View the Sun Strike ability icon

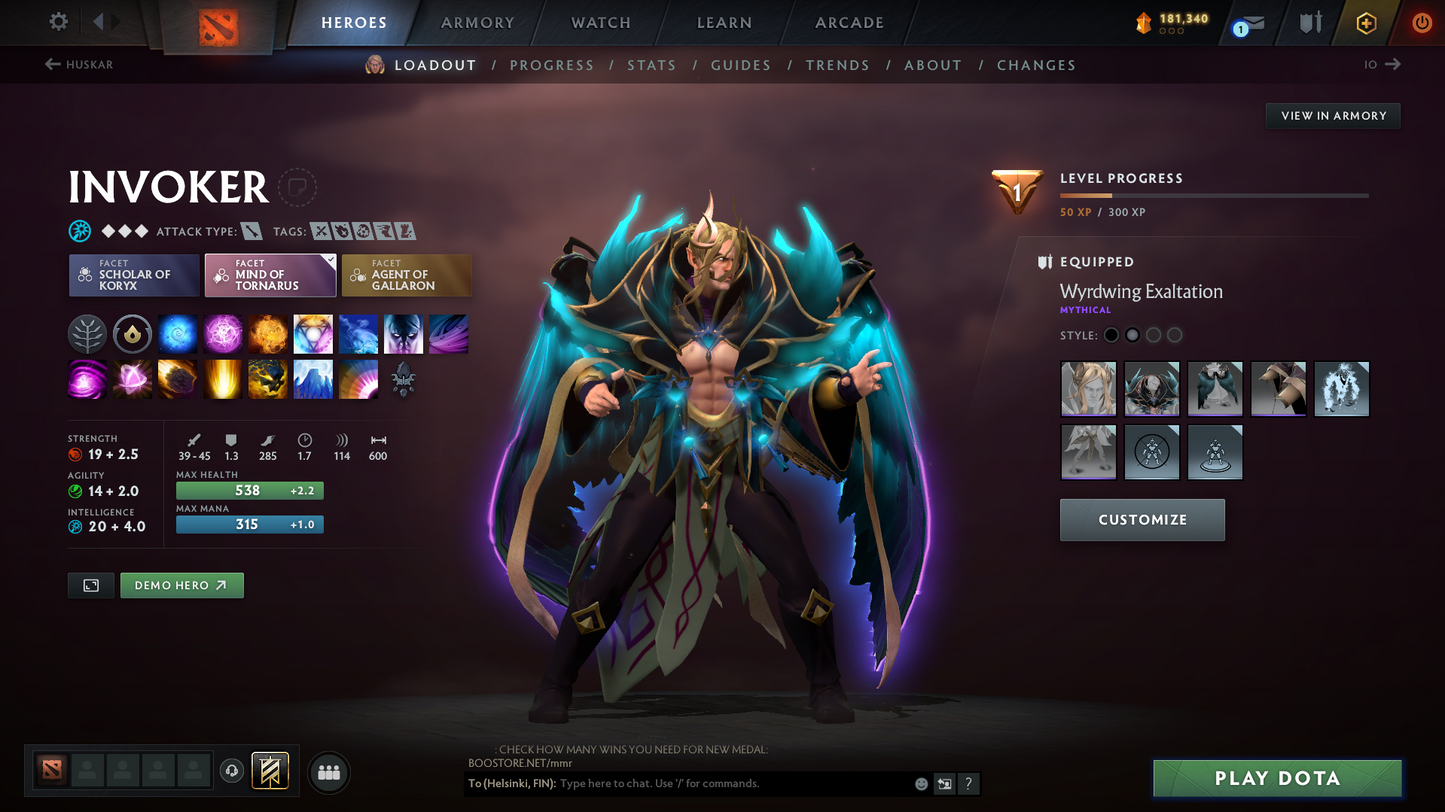[x=222, y=379]
